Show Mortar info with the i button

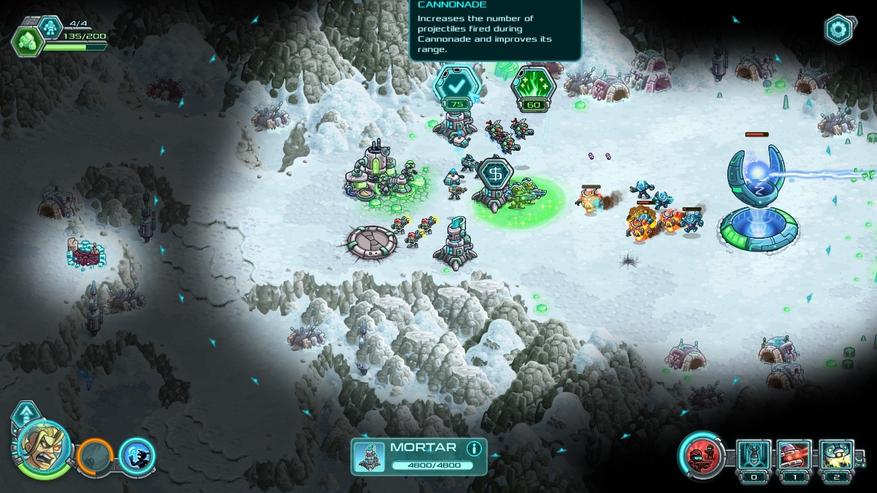click(474, 448)
